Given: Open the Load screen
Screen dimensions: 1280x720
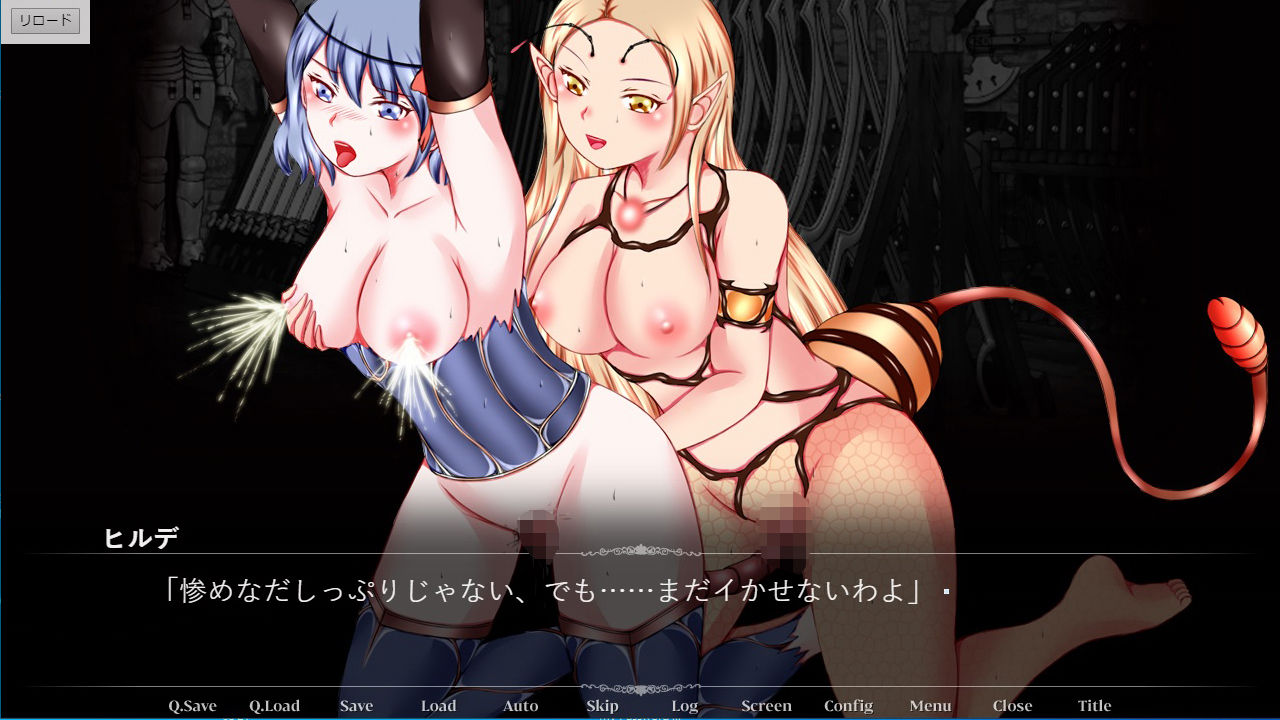Looking at the screenshot, I should (x=438, y=705).
